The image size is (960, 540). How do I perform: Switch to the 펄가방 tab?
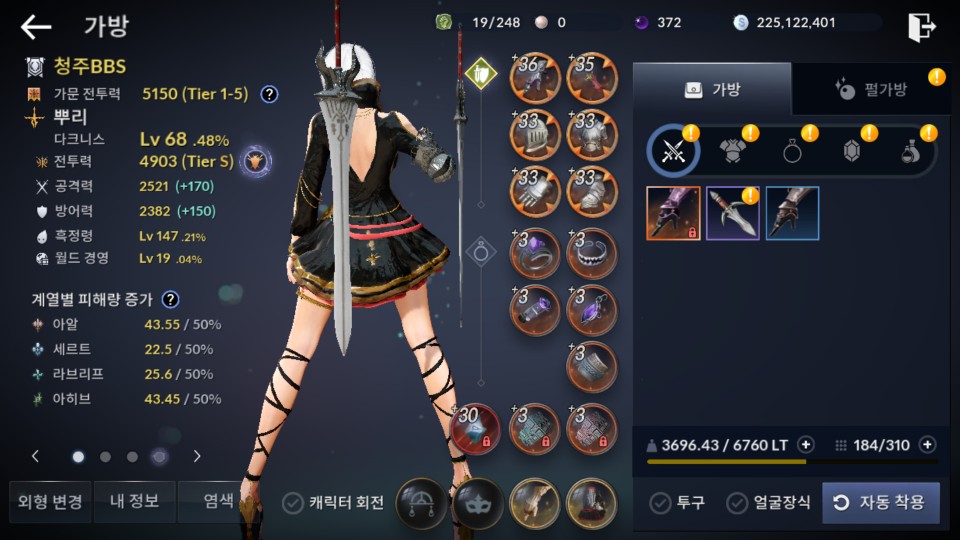pyautogui.click(x=870, y=90)
